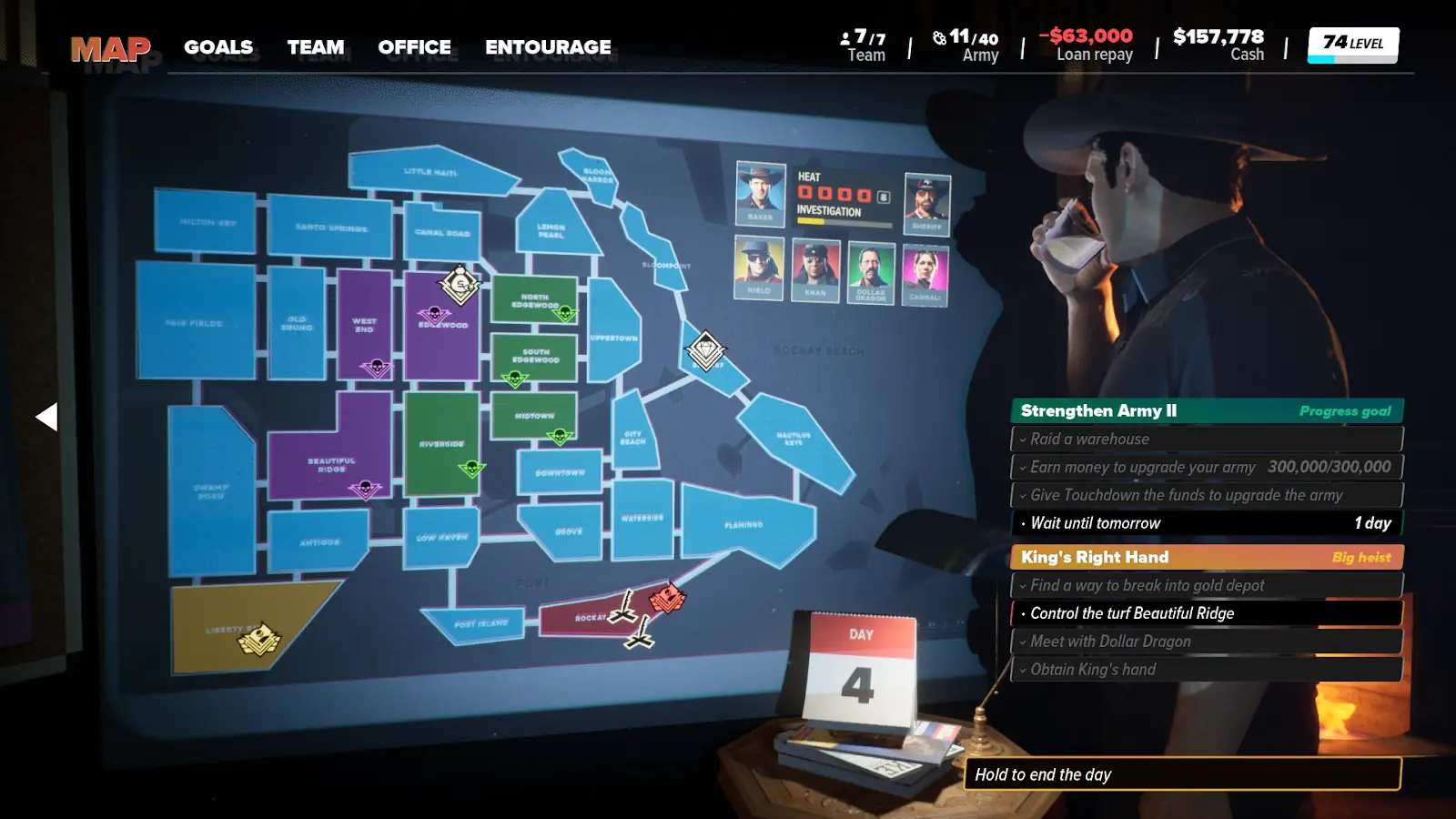Viewport: 1456px width, 819px height.
Task: View Dollar Dragon's portrait
Action: (870, 271)
